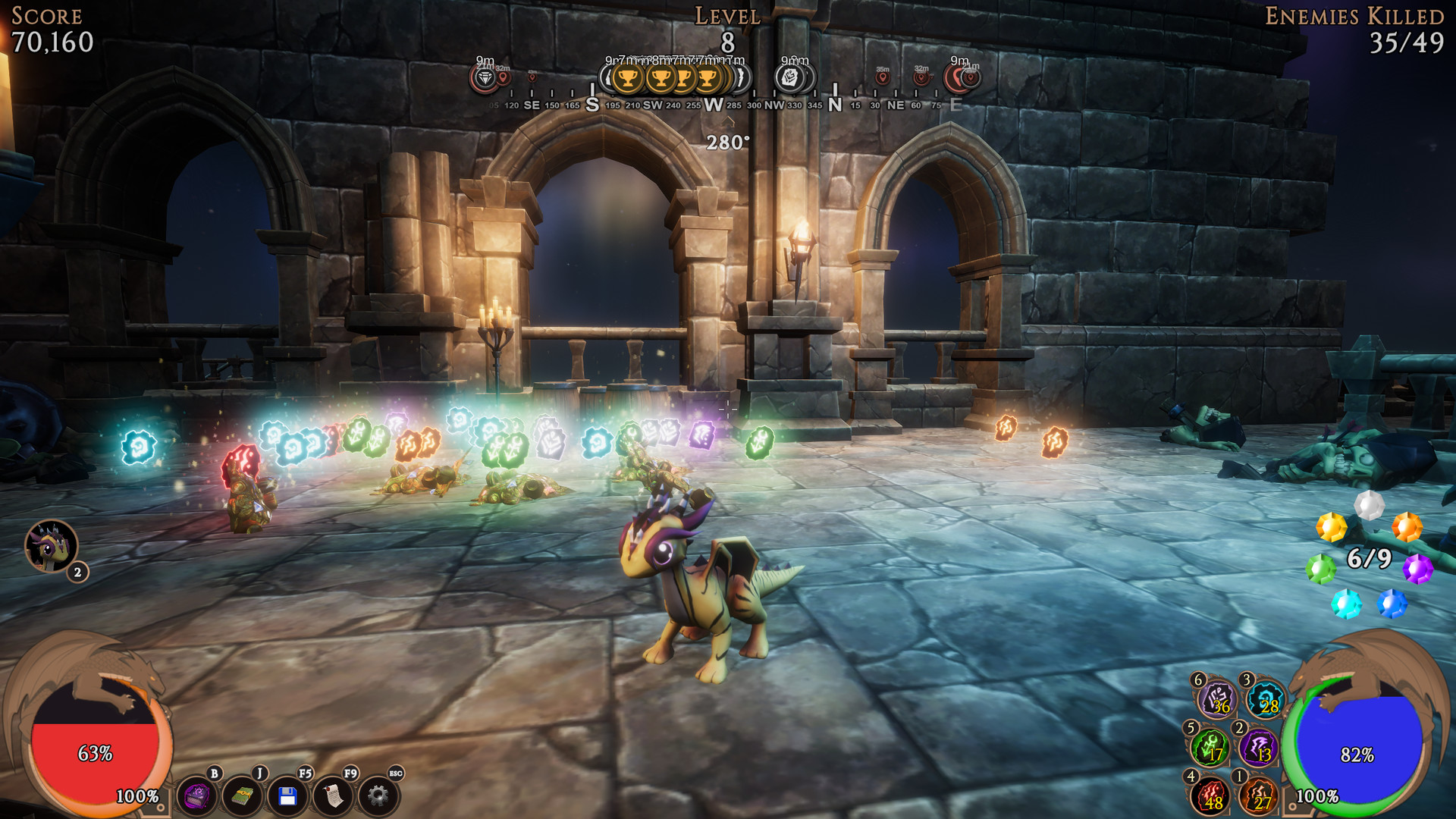1456x819 pixels.
Task: Activate the cyan swirl rune ability
Action: [x=1266, y=700]
